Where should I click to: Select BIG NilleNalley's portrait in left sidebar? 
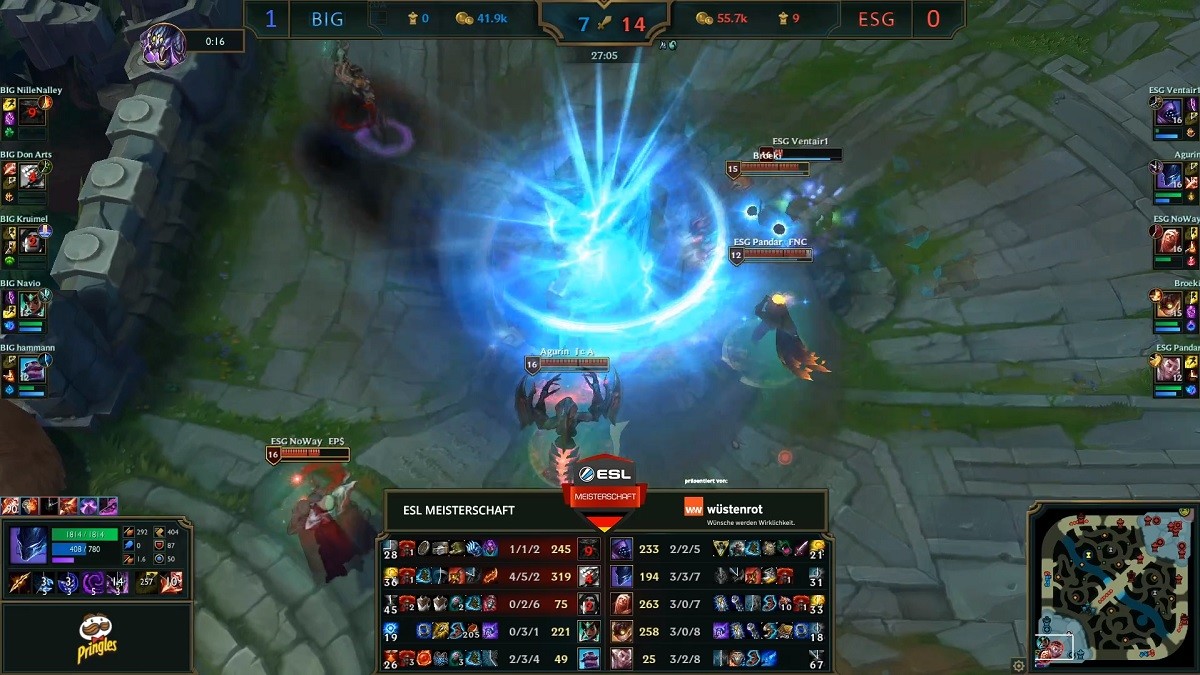click(x=31, y=111)
